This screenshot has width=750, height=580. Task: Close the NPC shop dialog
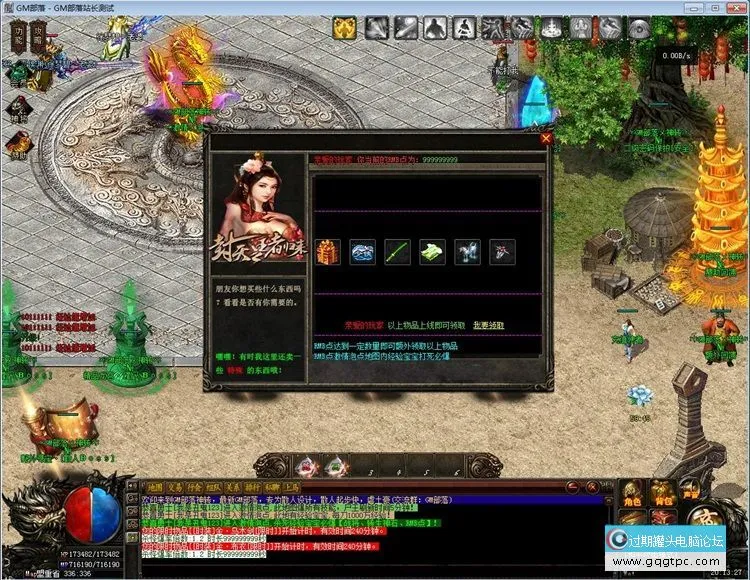(x=546, y=139)
